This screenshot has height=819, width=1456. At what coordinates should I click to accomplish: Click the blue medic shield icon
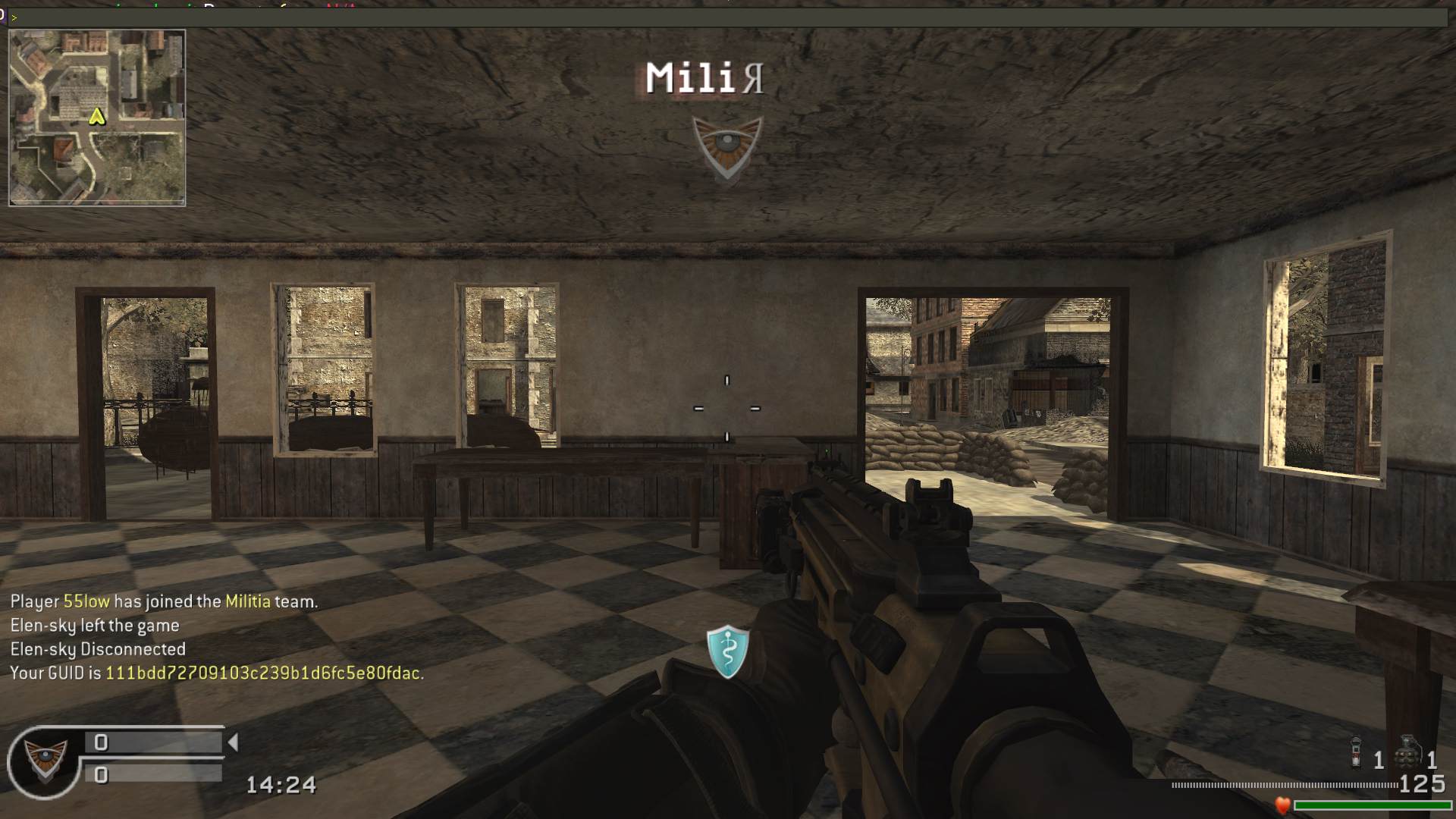(x=728, y=651)
